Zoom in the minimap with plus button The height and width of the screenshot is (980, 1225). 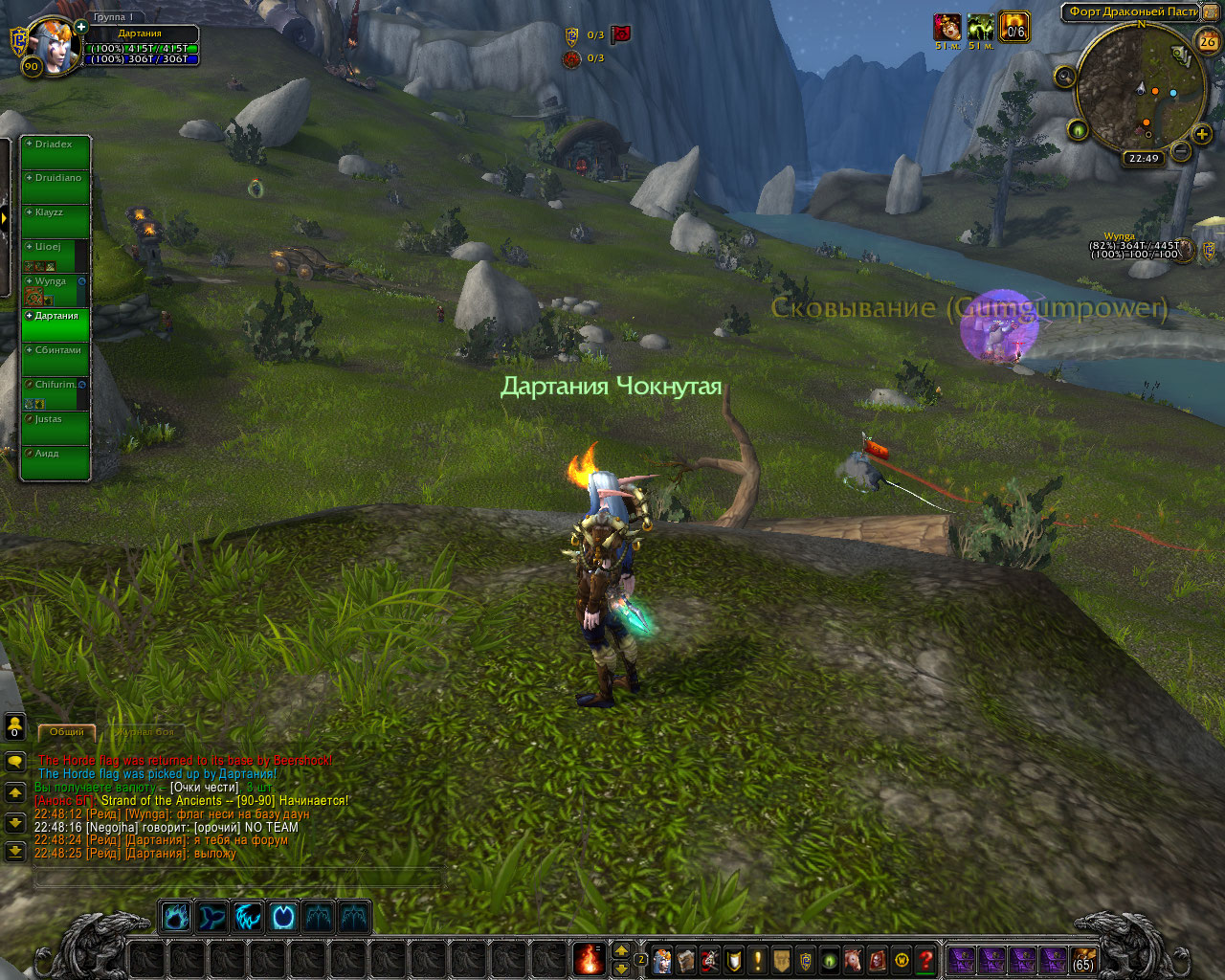1202,134
